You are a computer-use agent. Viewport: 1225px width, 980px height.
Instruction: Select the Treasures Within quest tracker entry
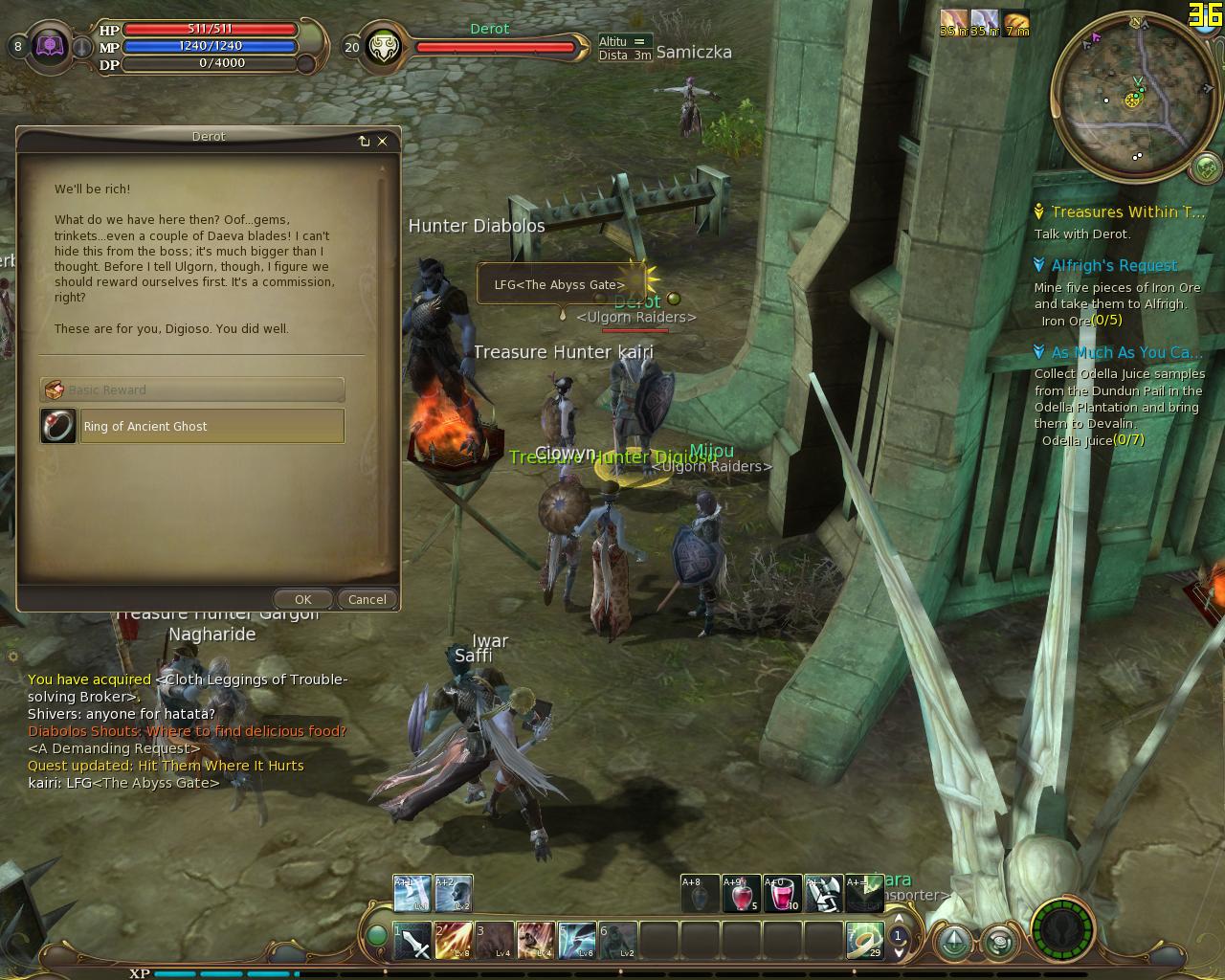point(1127,212)
